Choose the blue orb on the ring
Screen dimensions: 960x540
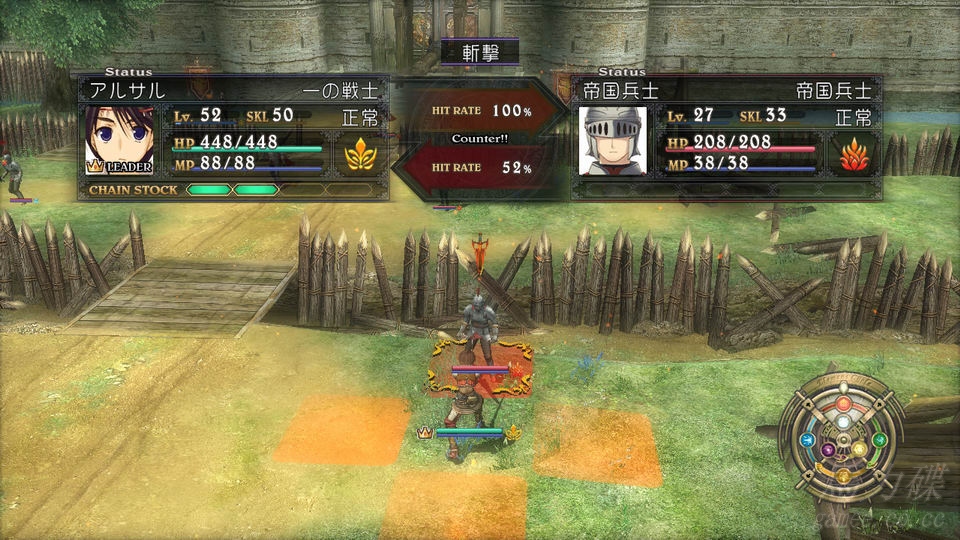tap(807, 440)
